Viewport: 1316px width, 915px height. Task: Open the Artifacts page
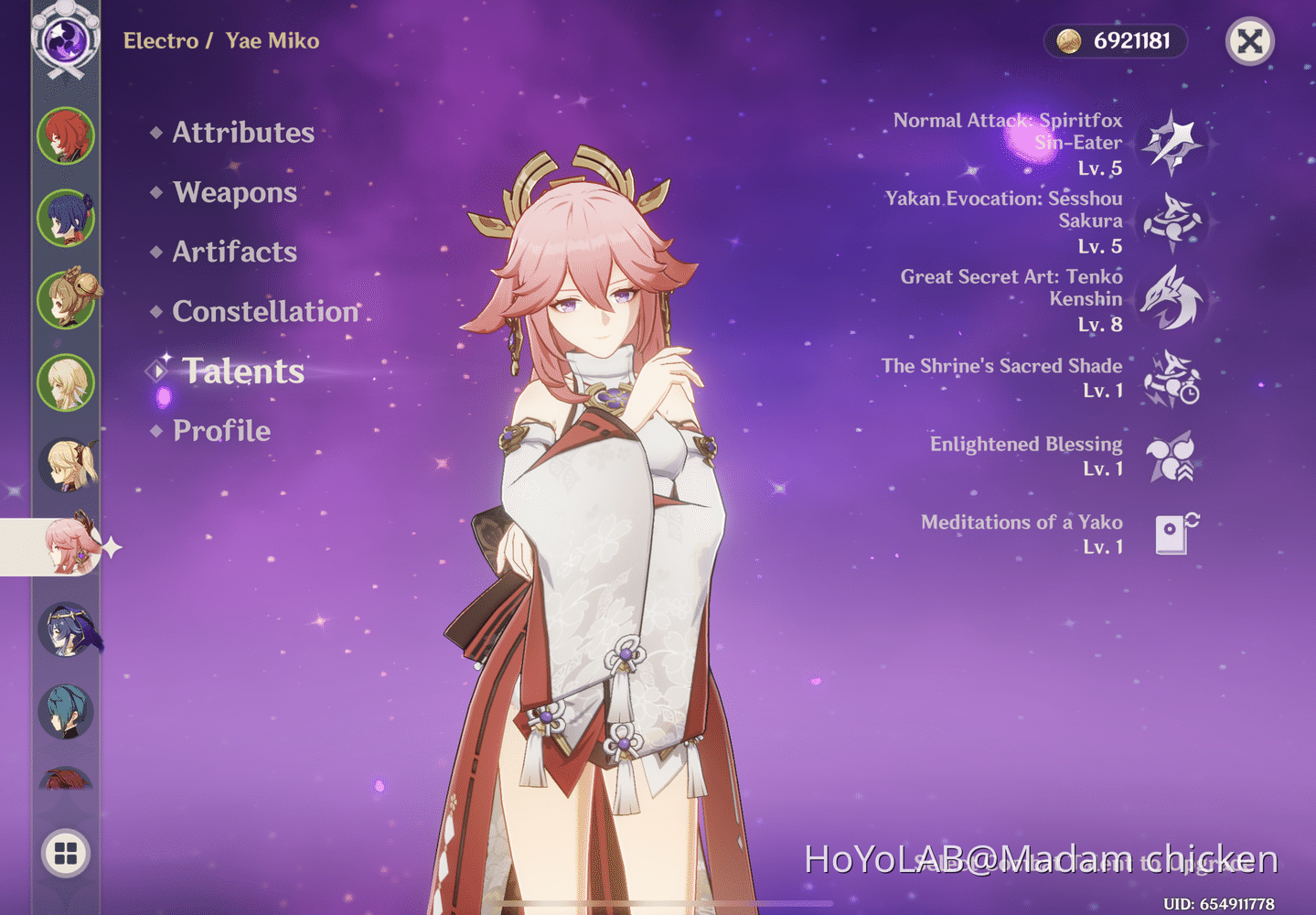click(234, 252)
